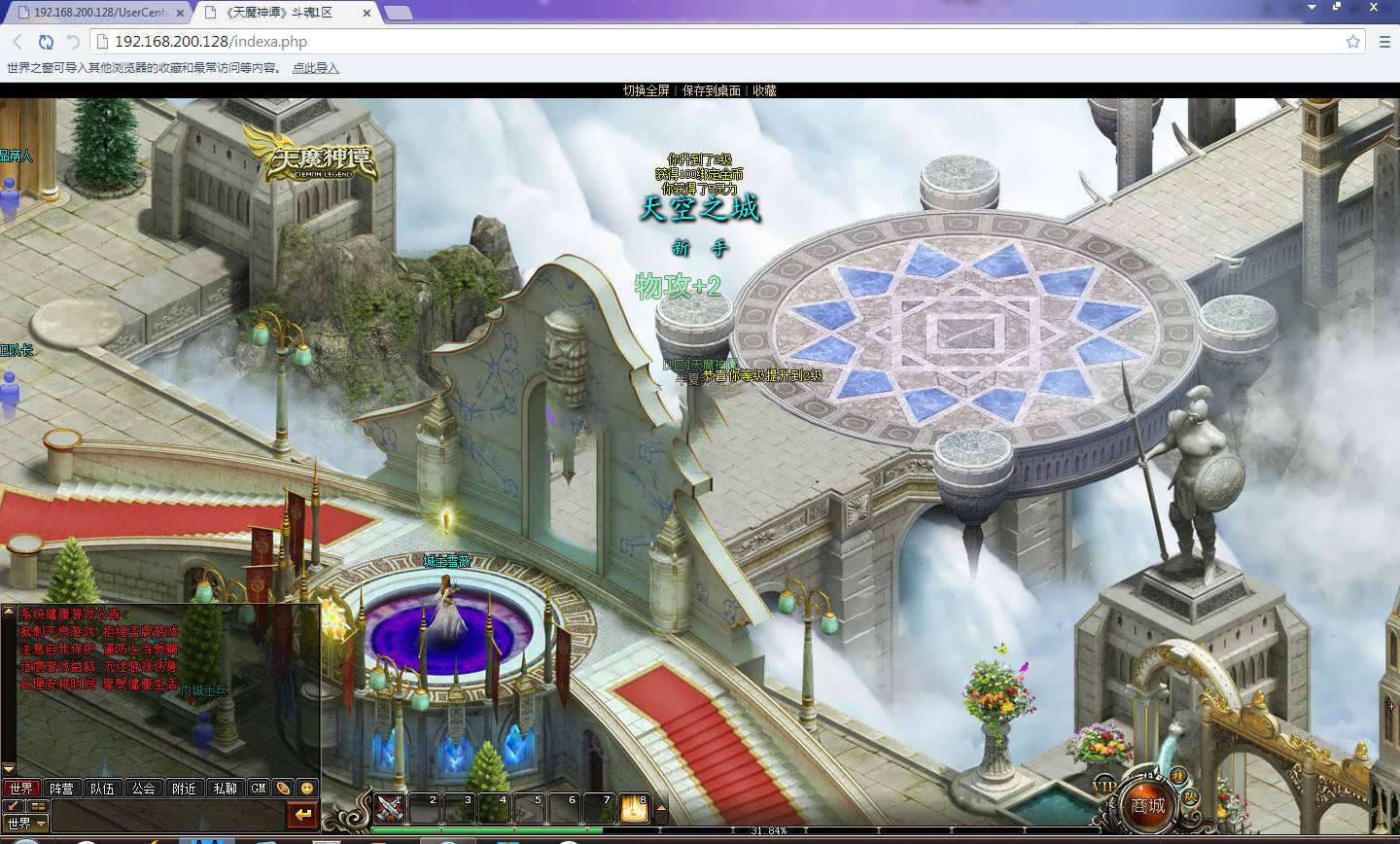Viewport: 1400px width, 844px height.
Task: Switch to the 世界 chat tab
Action: (x=20, y=789)
